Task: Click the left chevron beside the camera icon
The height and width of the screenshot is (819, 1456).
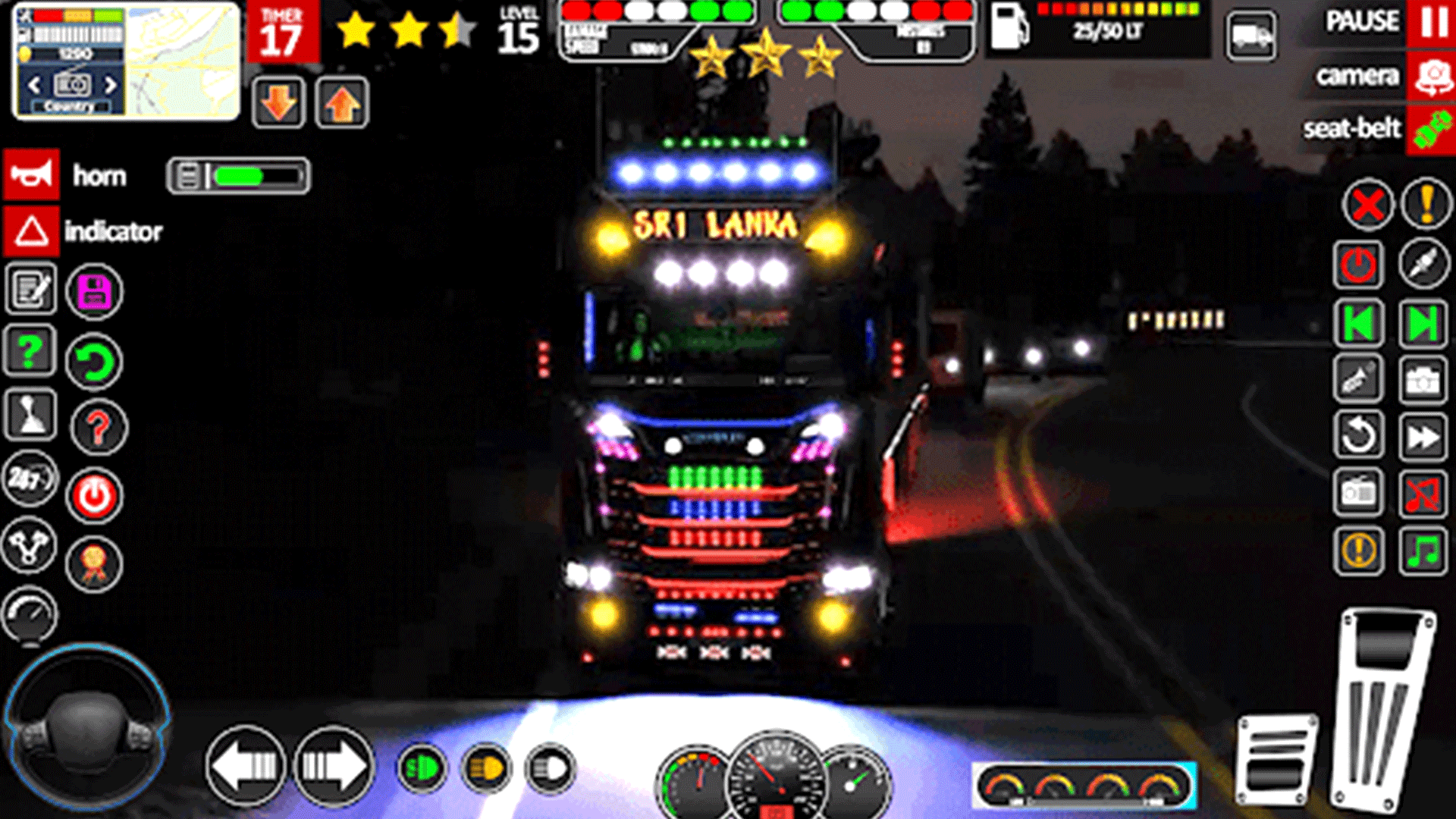Action: point(33,86)
